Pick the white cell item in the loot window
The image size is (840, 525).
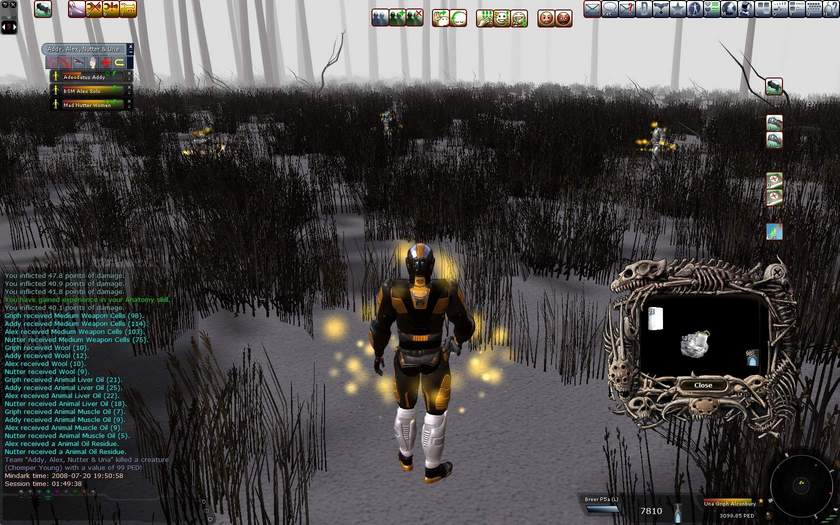pos(656,318)
